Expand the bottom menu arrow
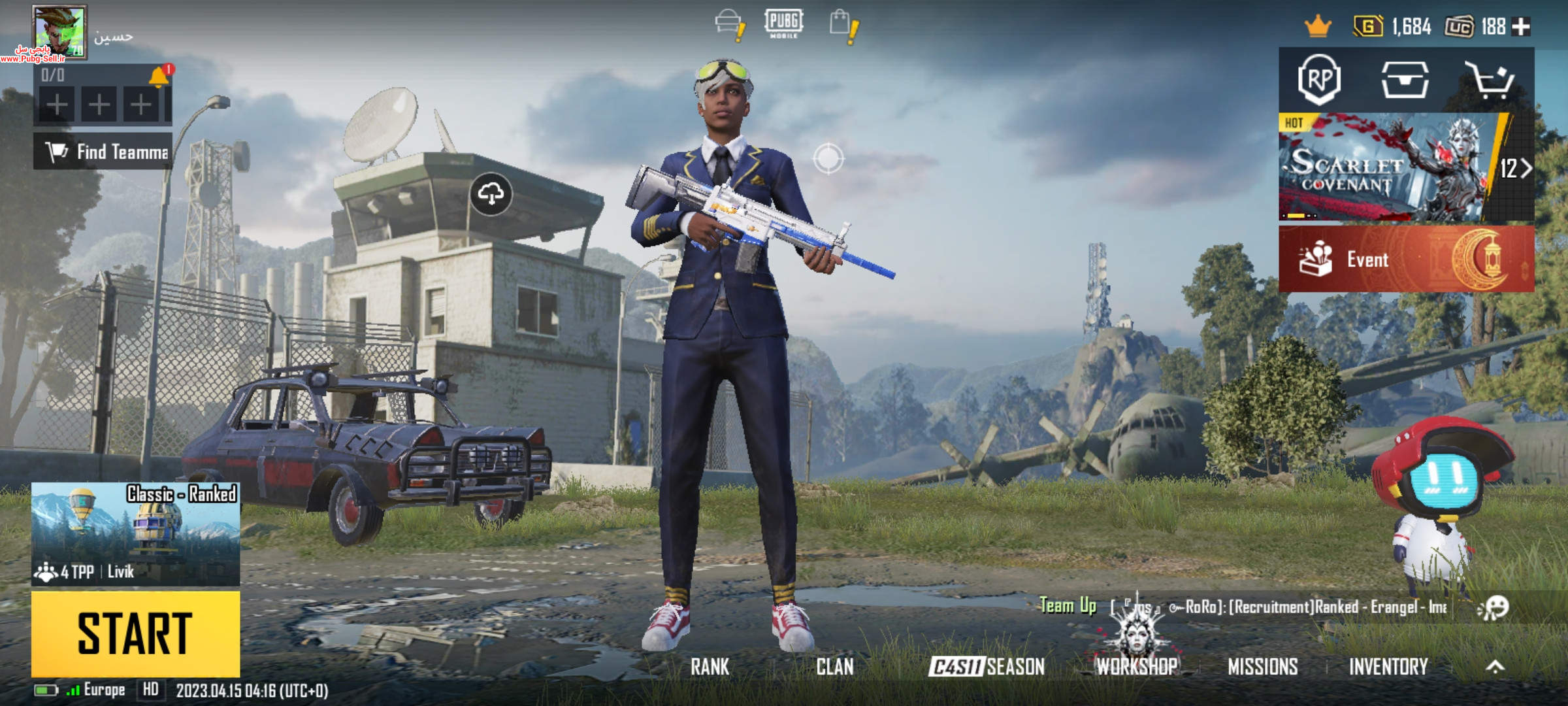1568x706 pixels. (x=1495, y=667)
